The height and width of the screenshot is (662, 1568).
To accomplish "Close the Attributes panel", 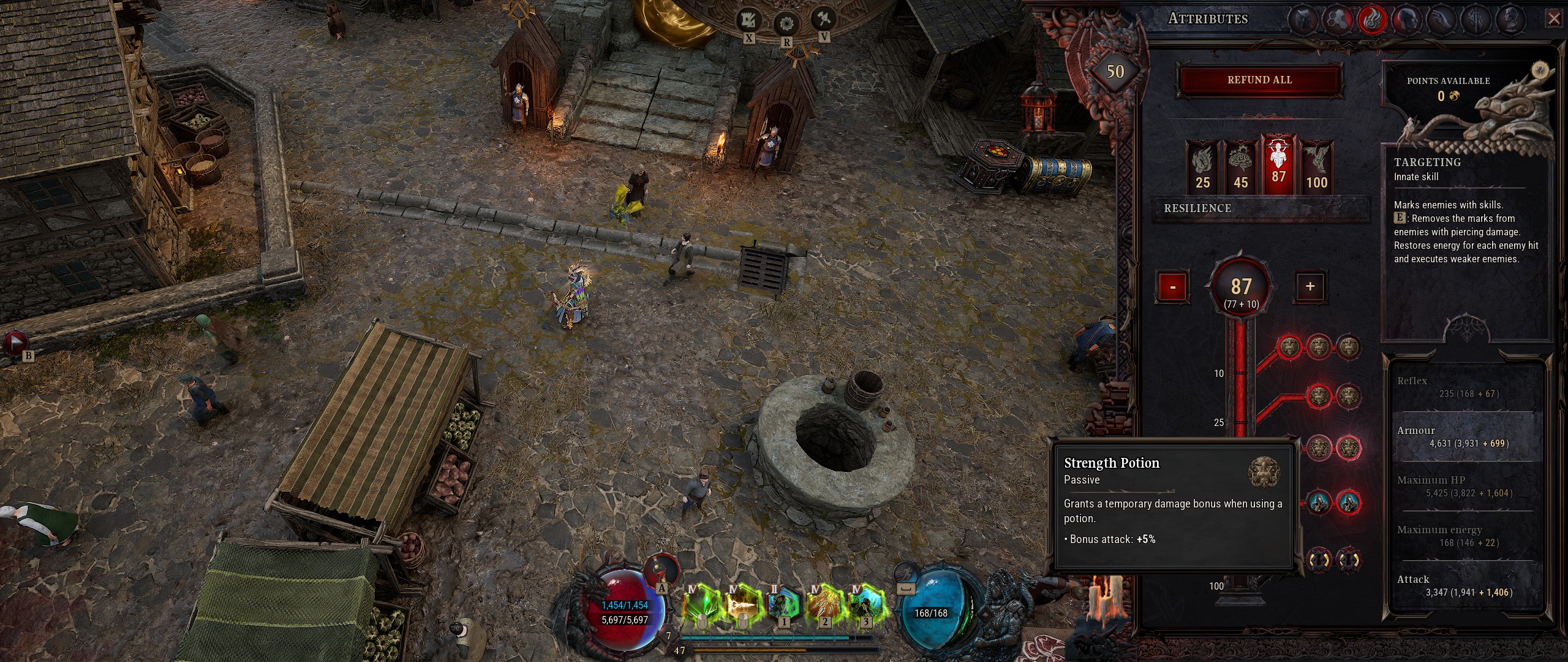I will [1554, 19].
